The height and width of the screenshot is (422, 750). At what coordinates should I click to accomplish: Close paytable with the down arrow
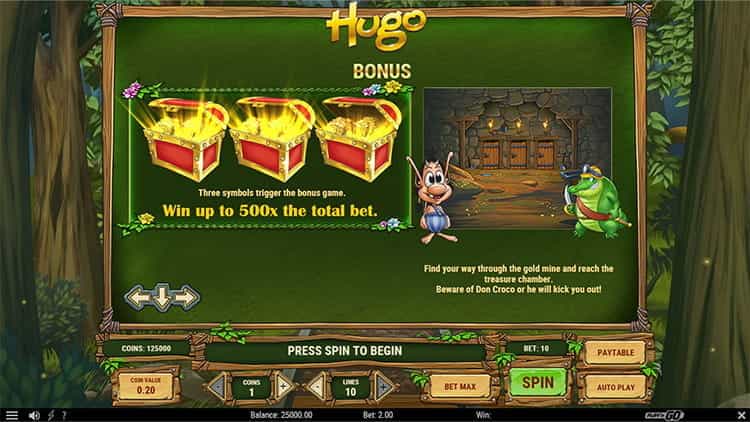tap(162, 298)
